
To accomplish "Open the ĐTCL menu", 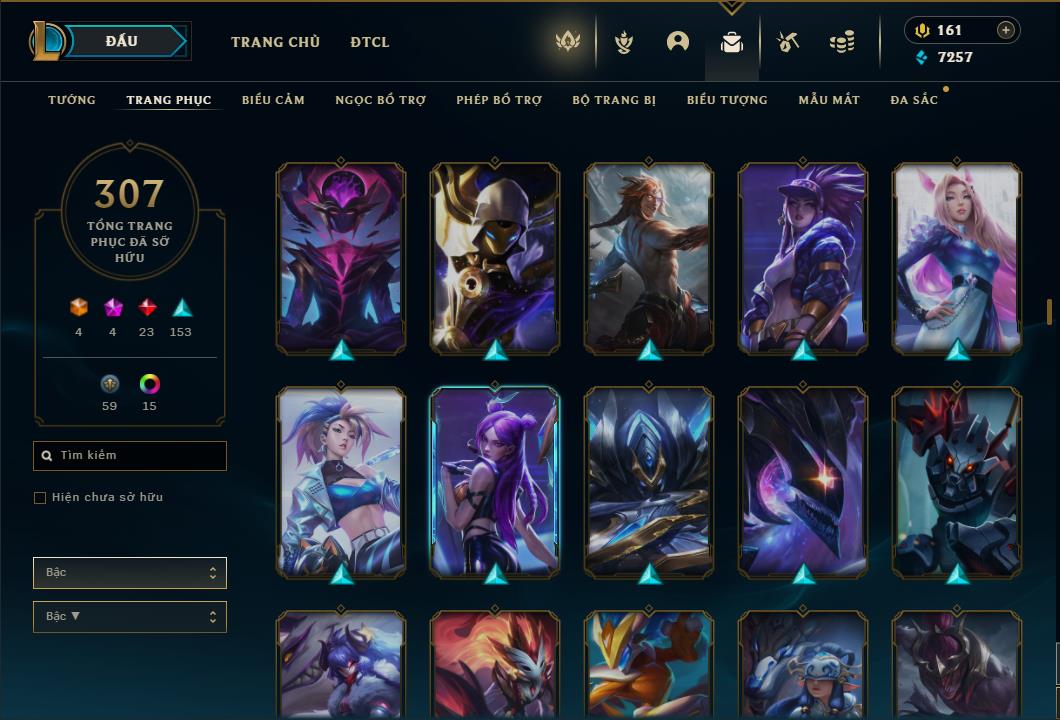I will click(x=370, y=42).
